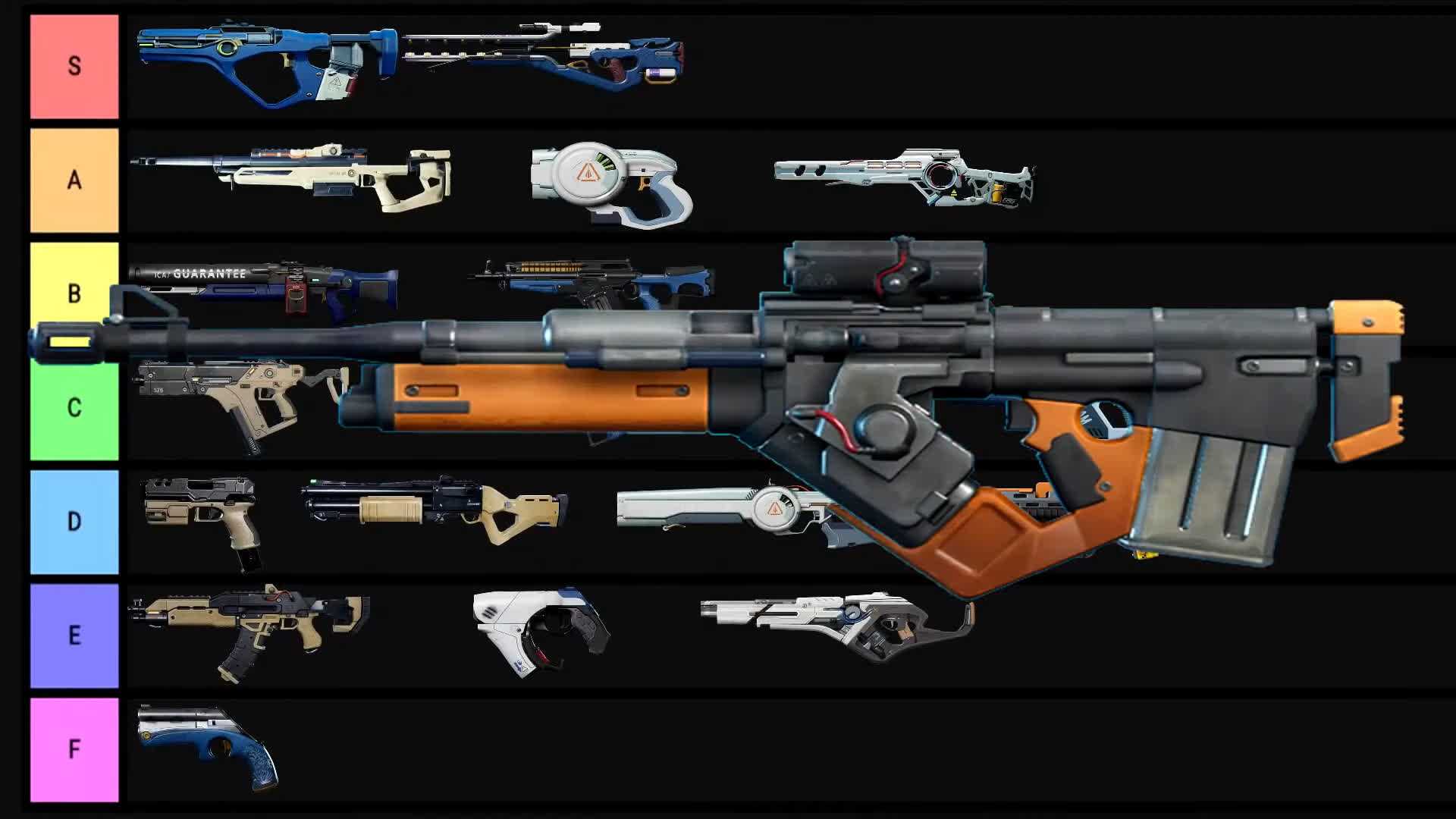Select the orange A tier label

tap(74, 180)
